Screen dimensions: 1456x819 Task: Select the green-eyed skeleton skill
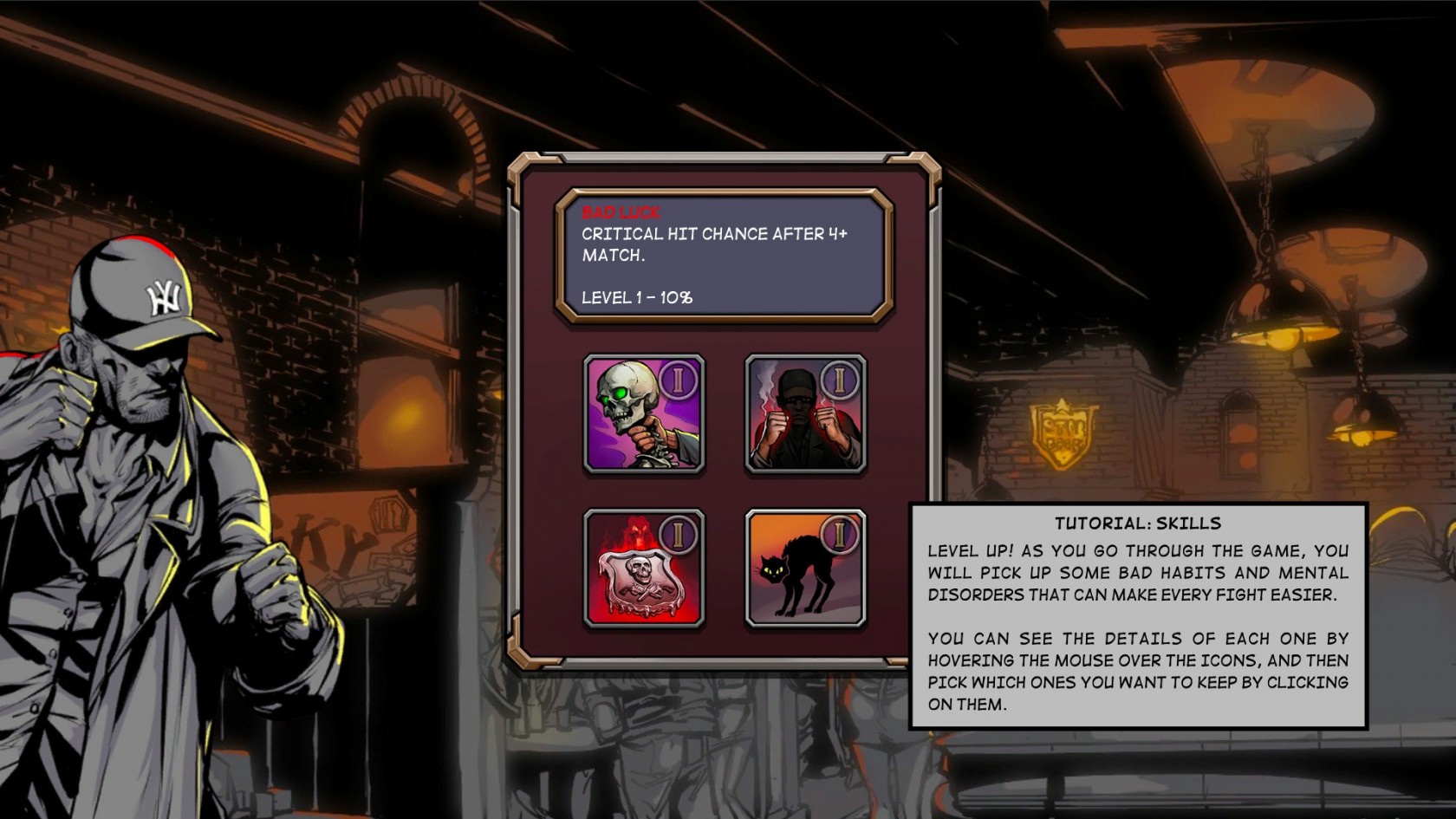pyautogui.click(x=644, y=414)
